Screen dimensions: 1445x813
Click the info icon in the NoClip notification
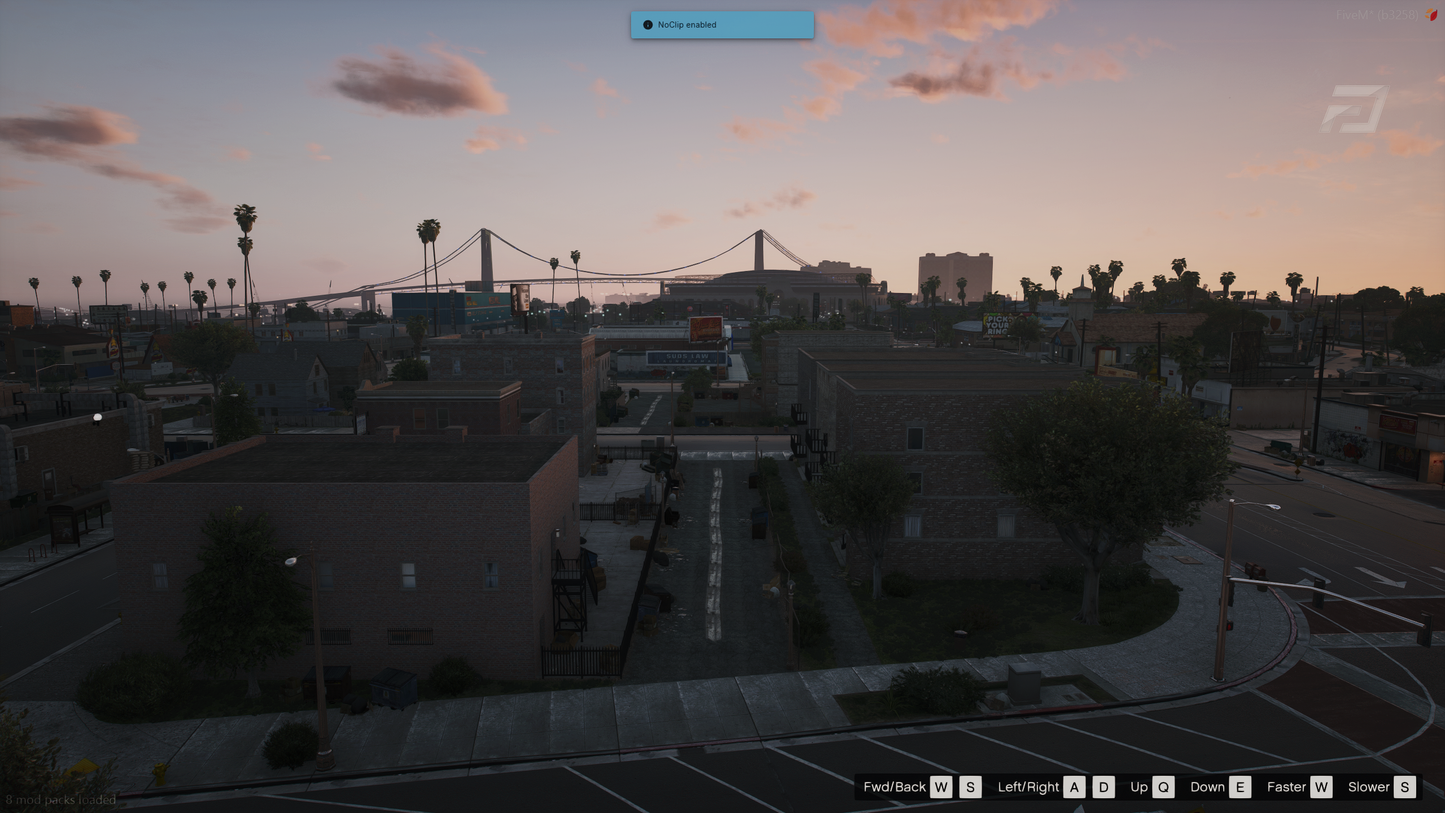click(x=646, y=25)
